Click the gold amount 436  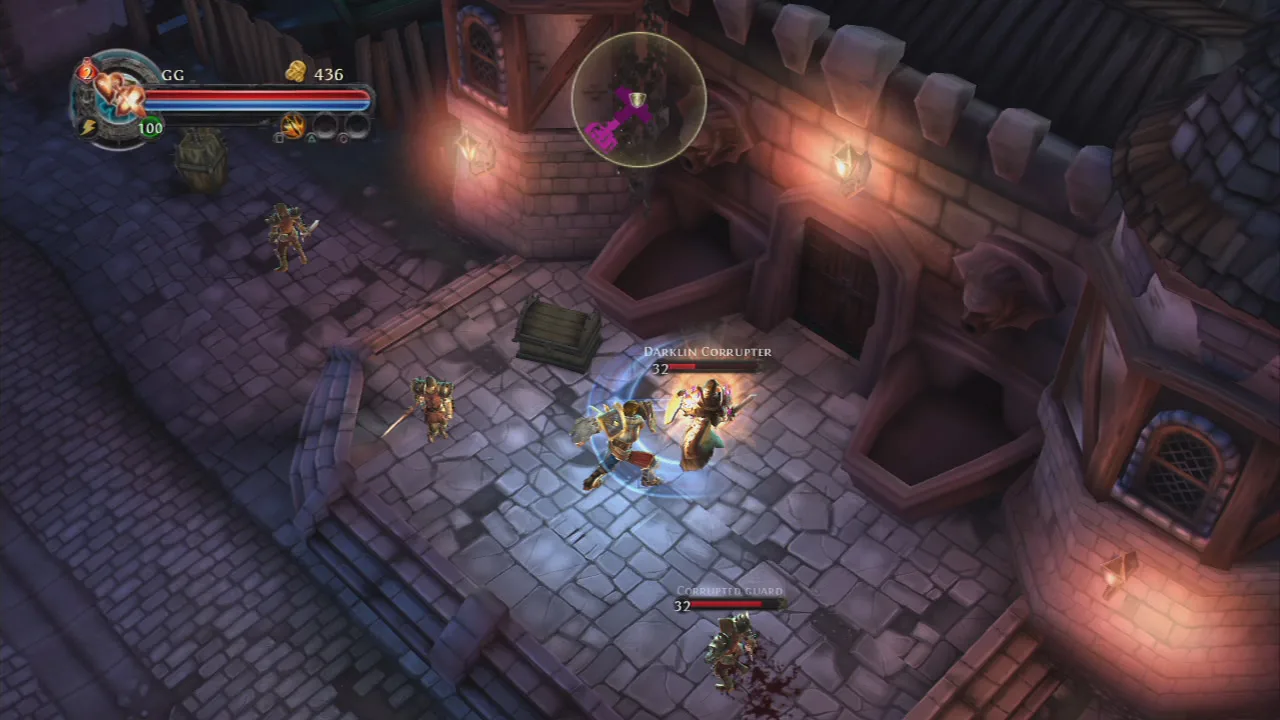pyautogui.click(x=328, y=74)
